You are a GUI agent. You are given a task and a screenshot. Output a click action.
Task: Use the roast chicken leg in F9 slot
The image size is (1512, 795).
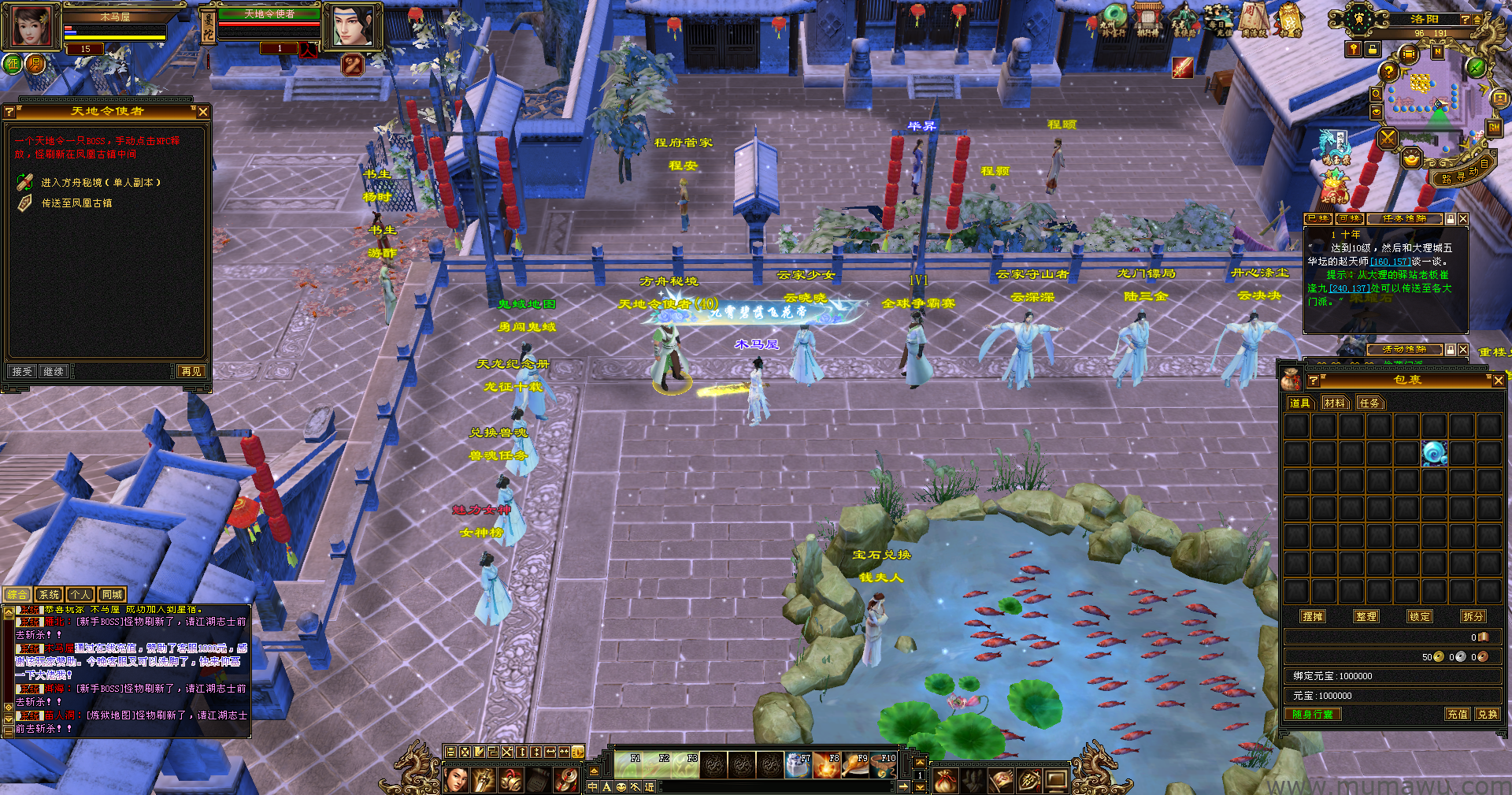tap(854, 765)
